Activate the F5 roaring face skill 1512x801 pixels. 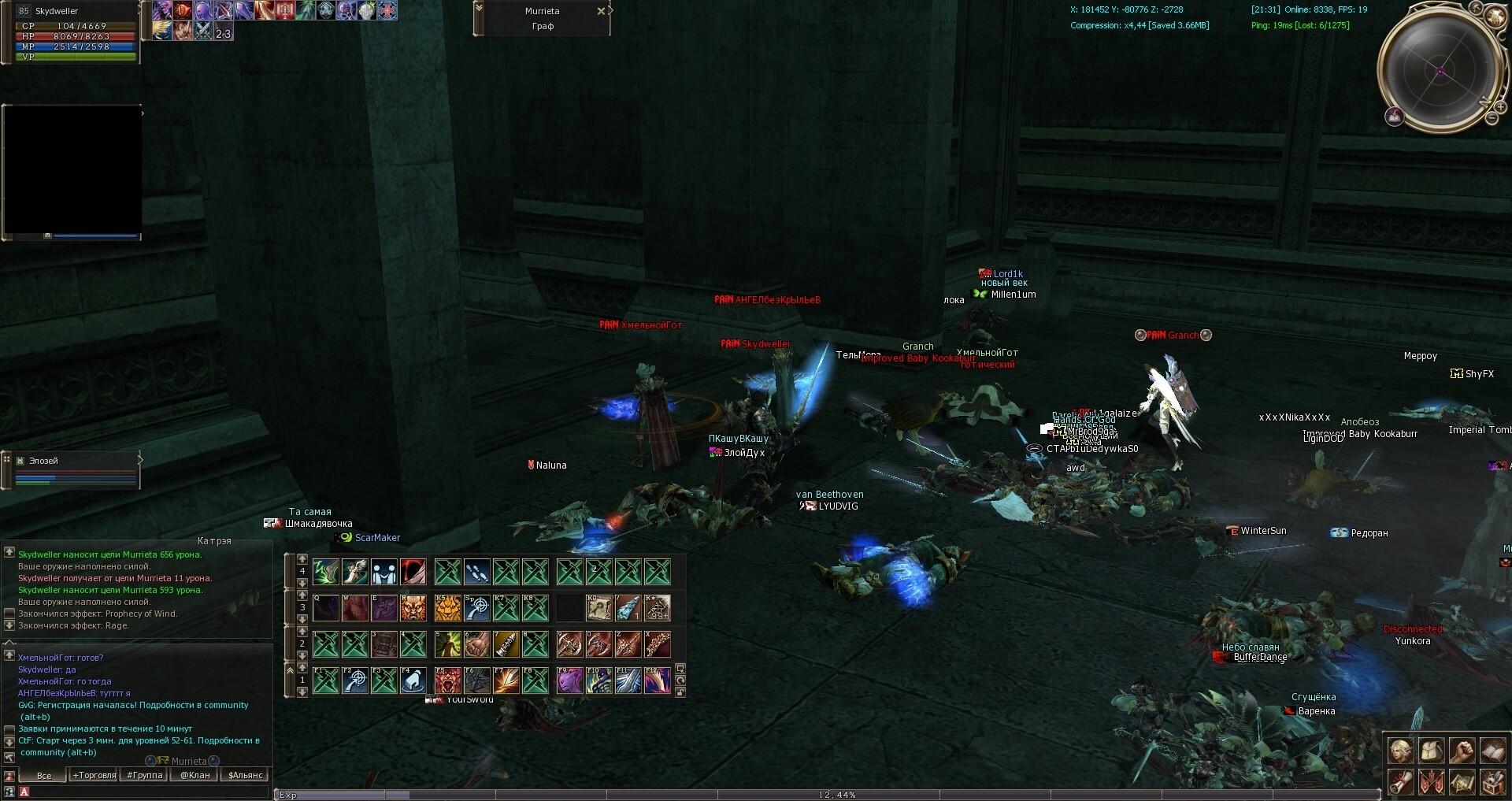pyautogui.click(x=448, y=680)
